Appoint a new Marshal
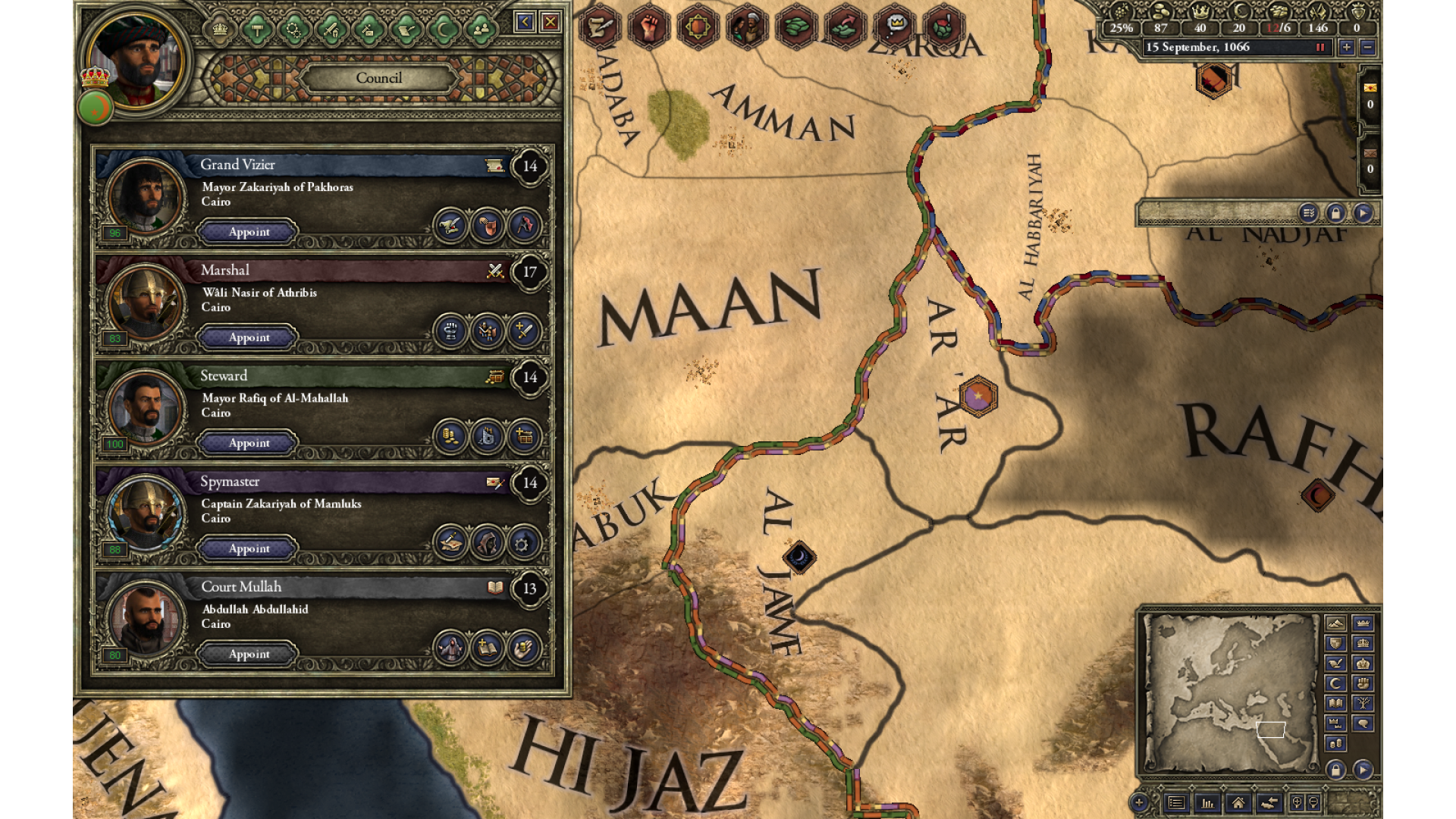The height and width of the screenshot is (819, 1456). tap(249, 337)
